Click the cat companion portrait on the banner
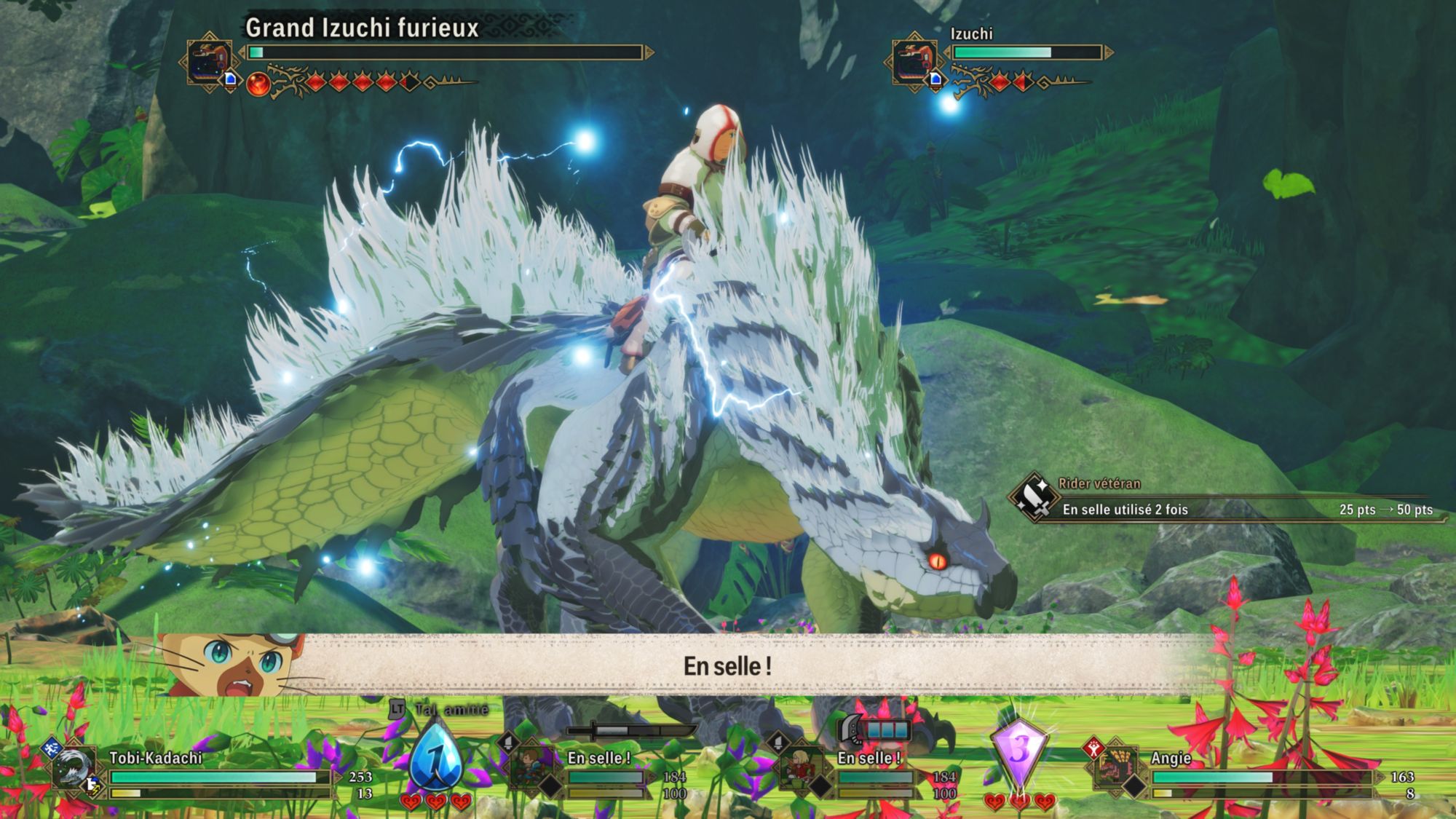 (x=233, y=662)
